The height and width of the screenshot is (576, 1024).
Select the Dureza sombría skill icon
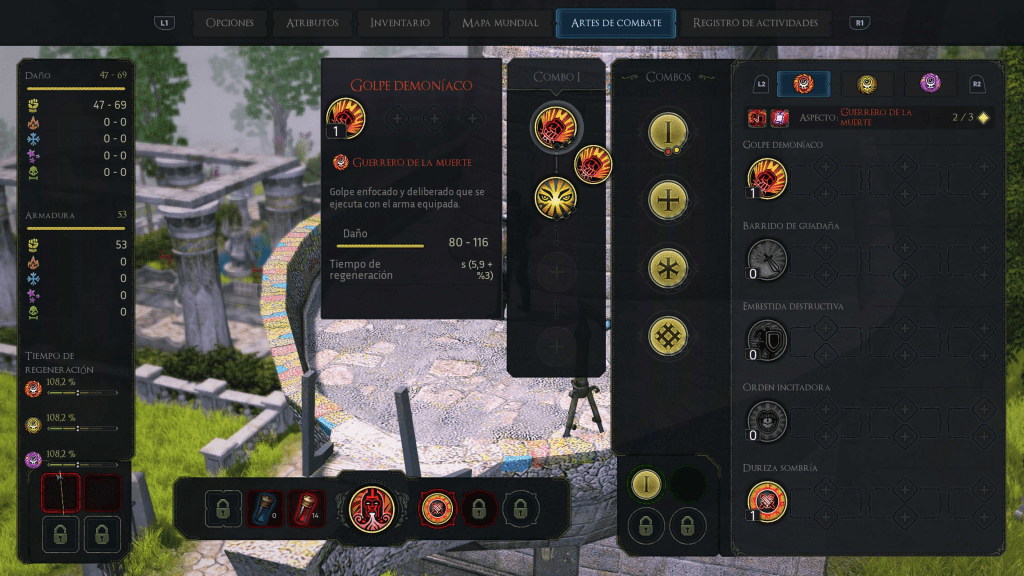point(767,501)
